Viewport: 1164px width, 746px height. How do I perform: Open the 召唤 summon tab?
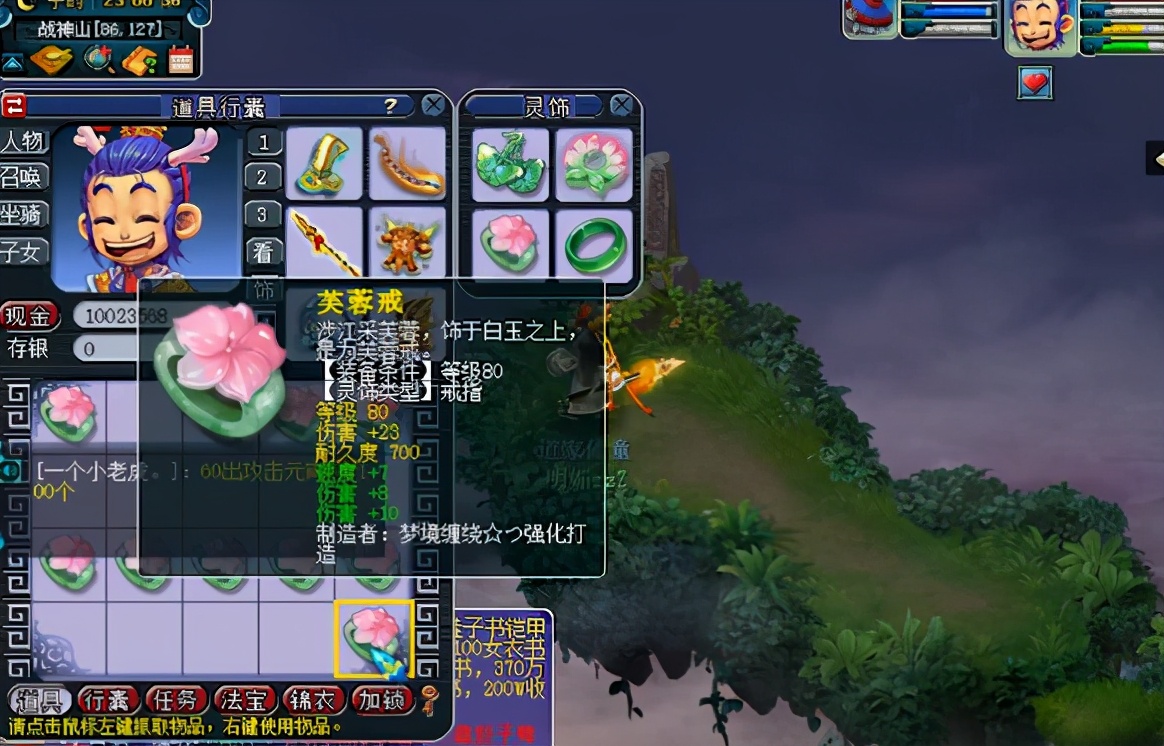tap(23, 178)
